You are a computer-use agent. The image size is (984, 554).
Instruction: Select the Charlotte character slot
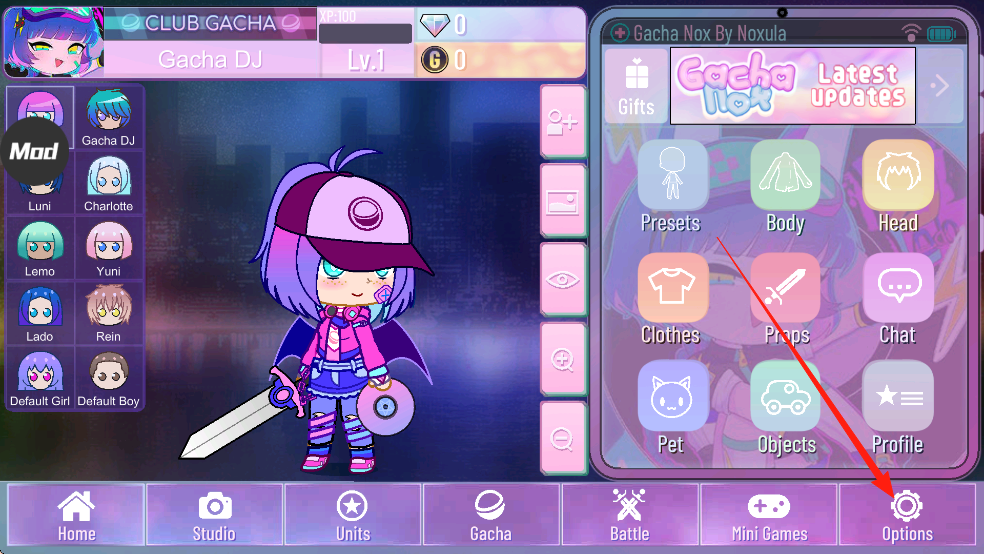[x=108, y=184]
